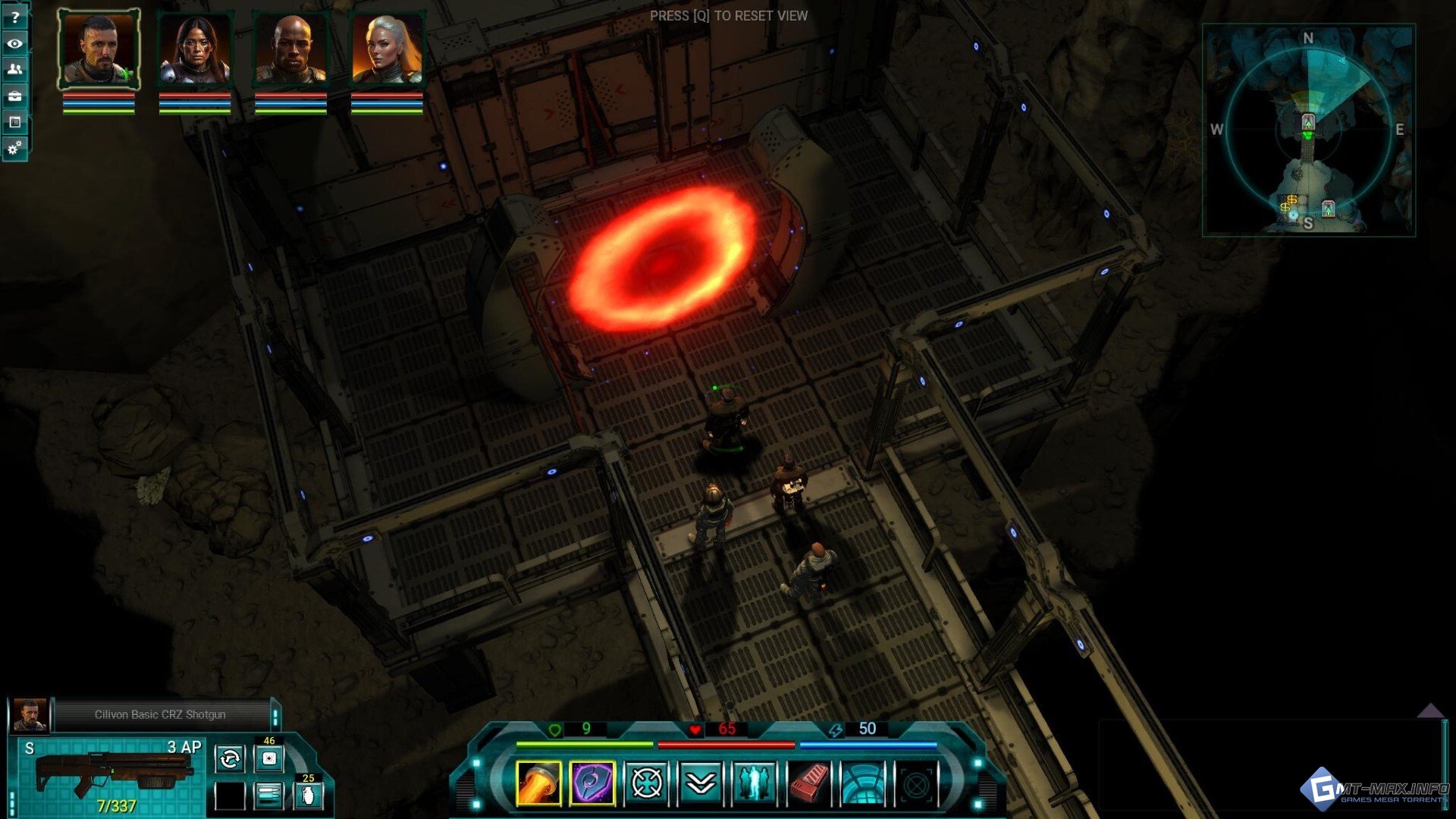The width and height of the screenshot is (1456, 819).
Task: Use the red ammo clip reload
Action: (x=809, y=783)
